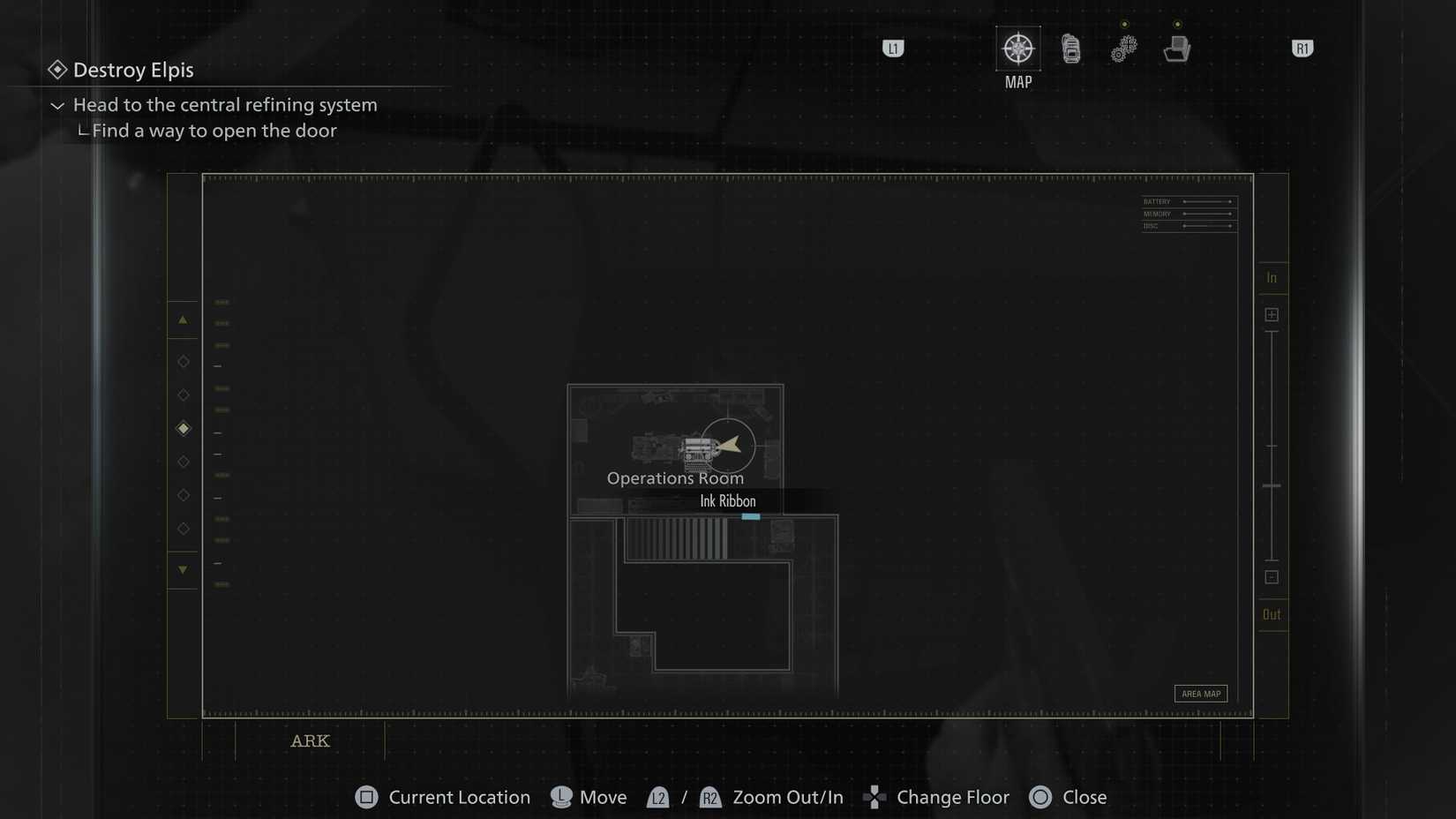Click the In button on right panel
This screenshot has height=819, width=1456.
pyautogui.click(x=1272, y=276)
